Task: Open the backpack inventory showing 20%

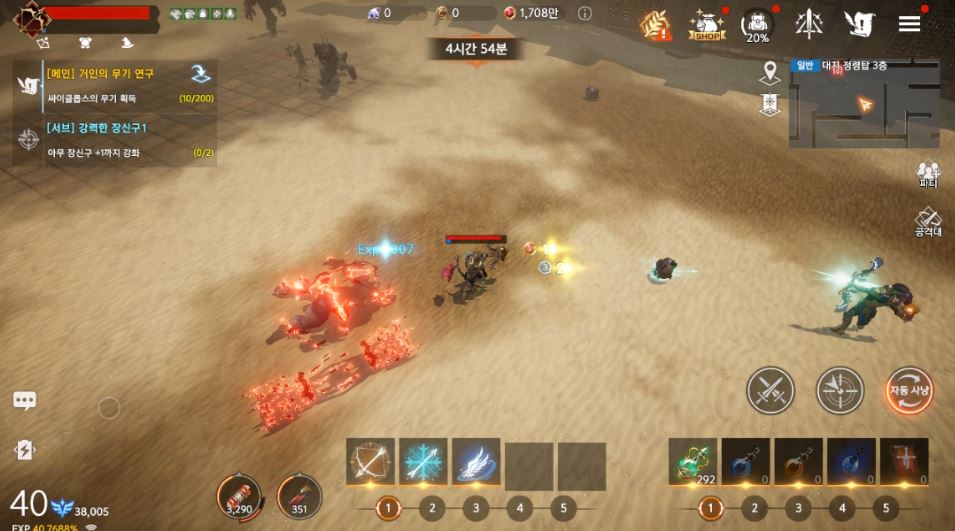Action: (x=758, y=25)
